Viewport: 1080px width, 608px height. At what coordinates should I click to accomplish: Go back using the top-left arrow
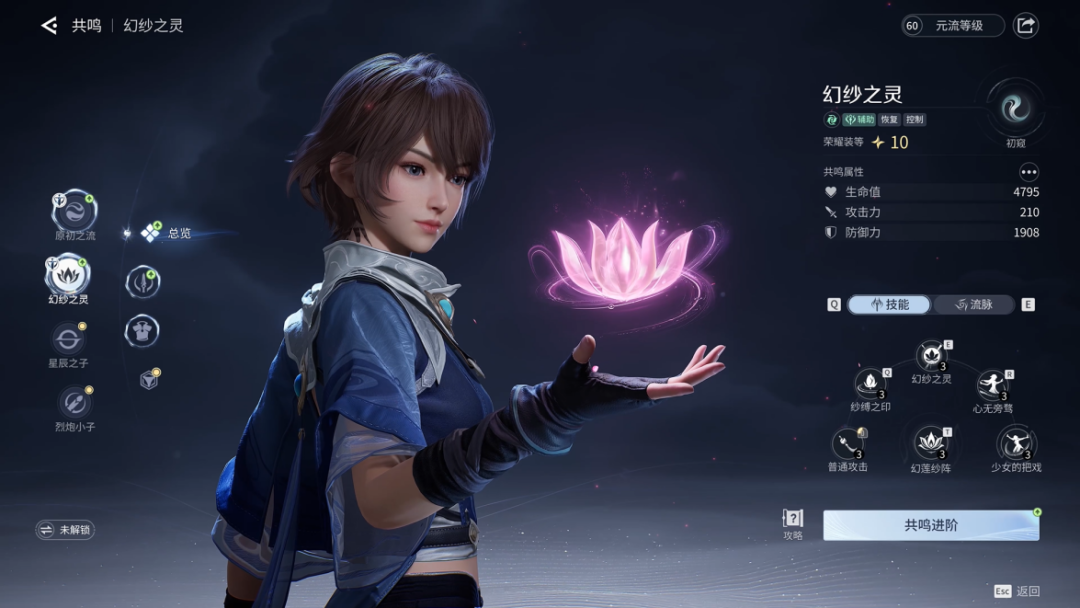[49, 26]
